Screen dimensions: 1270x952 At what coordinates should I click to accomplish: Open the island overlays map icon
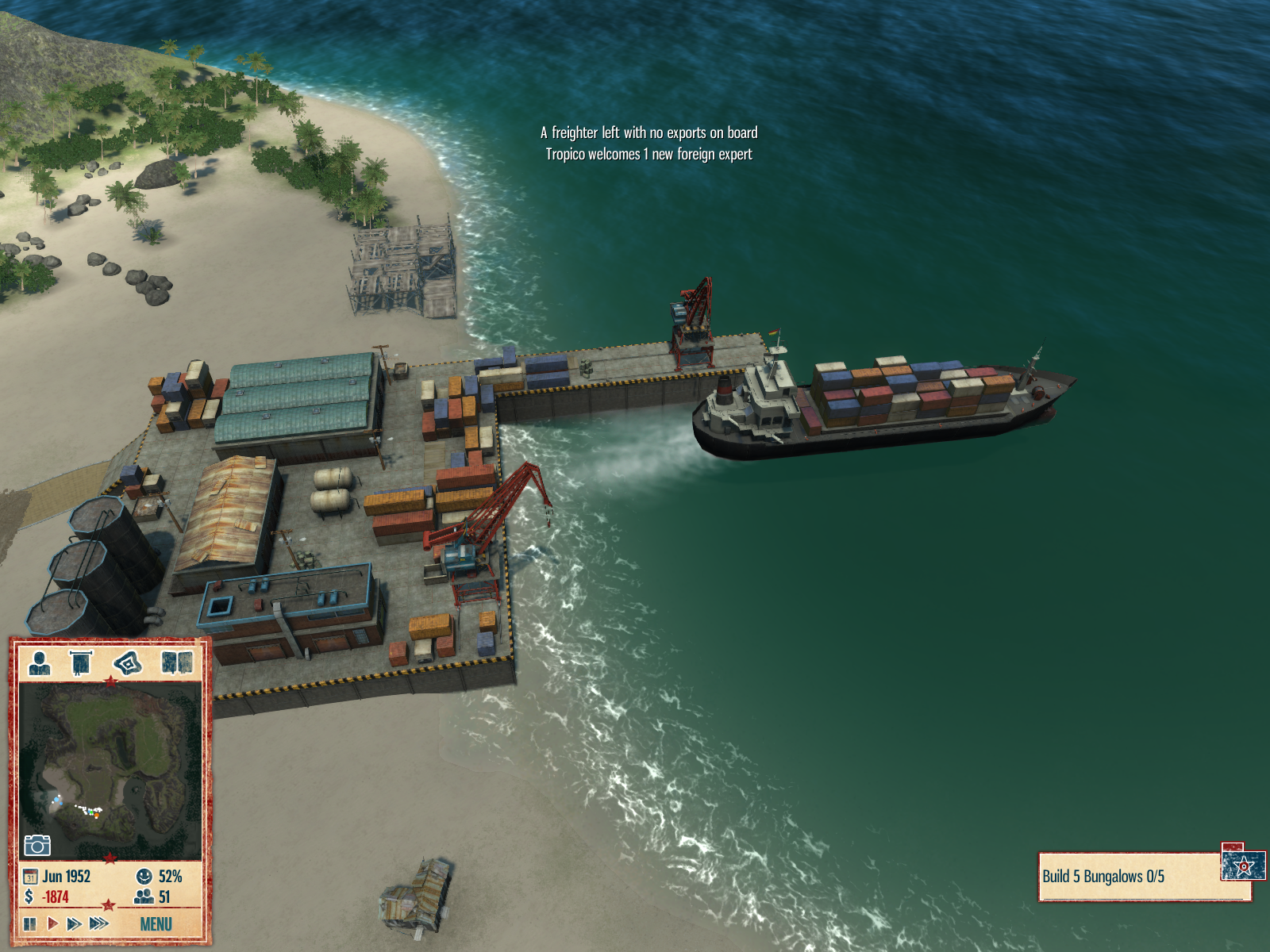[x=128, y=662]
